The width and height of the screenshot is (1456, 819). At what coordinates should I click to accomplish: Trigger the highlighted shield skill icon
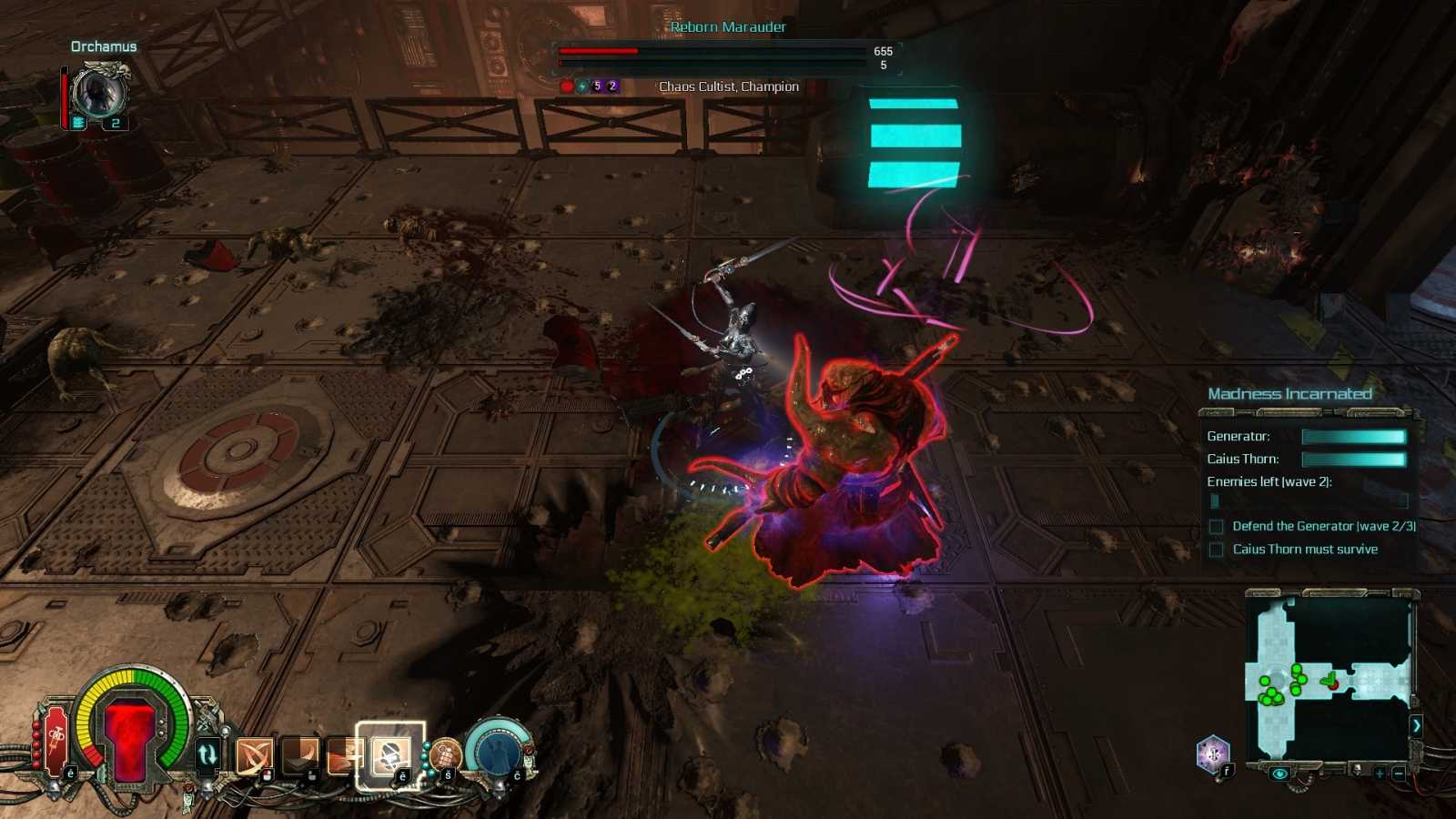(x=389, y=755)
